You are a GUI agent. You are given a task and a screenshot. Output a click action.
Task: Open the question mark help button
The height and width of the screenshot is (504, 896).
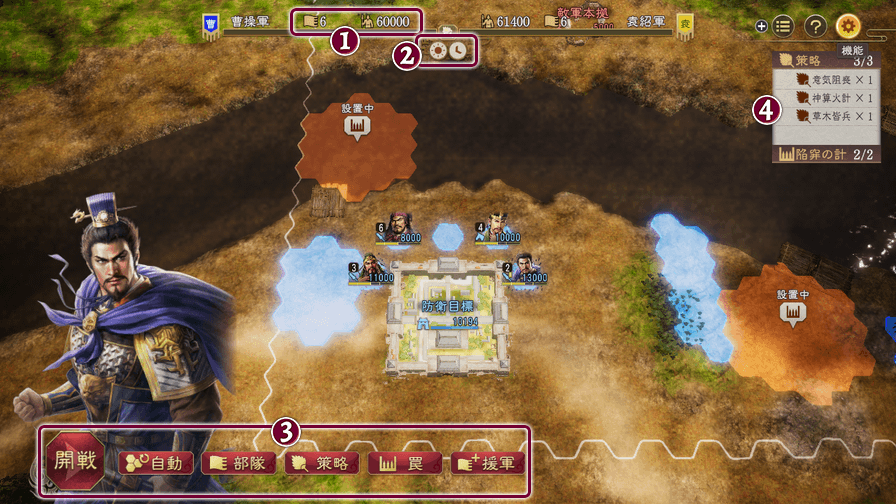(815, 26)
